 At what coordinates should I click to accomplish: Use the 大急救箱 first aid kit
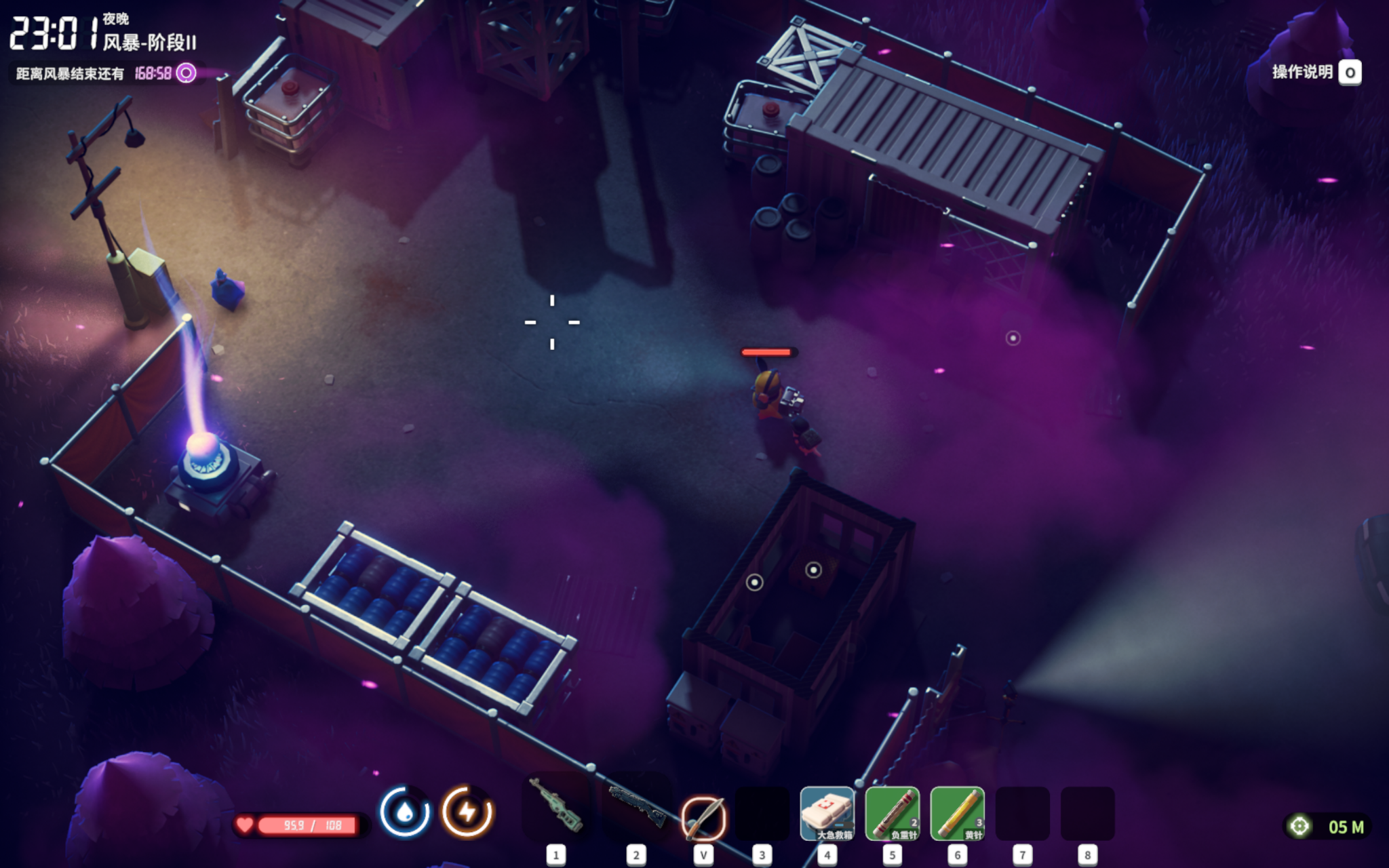(x=827, y=813)
